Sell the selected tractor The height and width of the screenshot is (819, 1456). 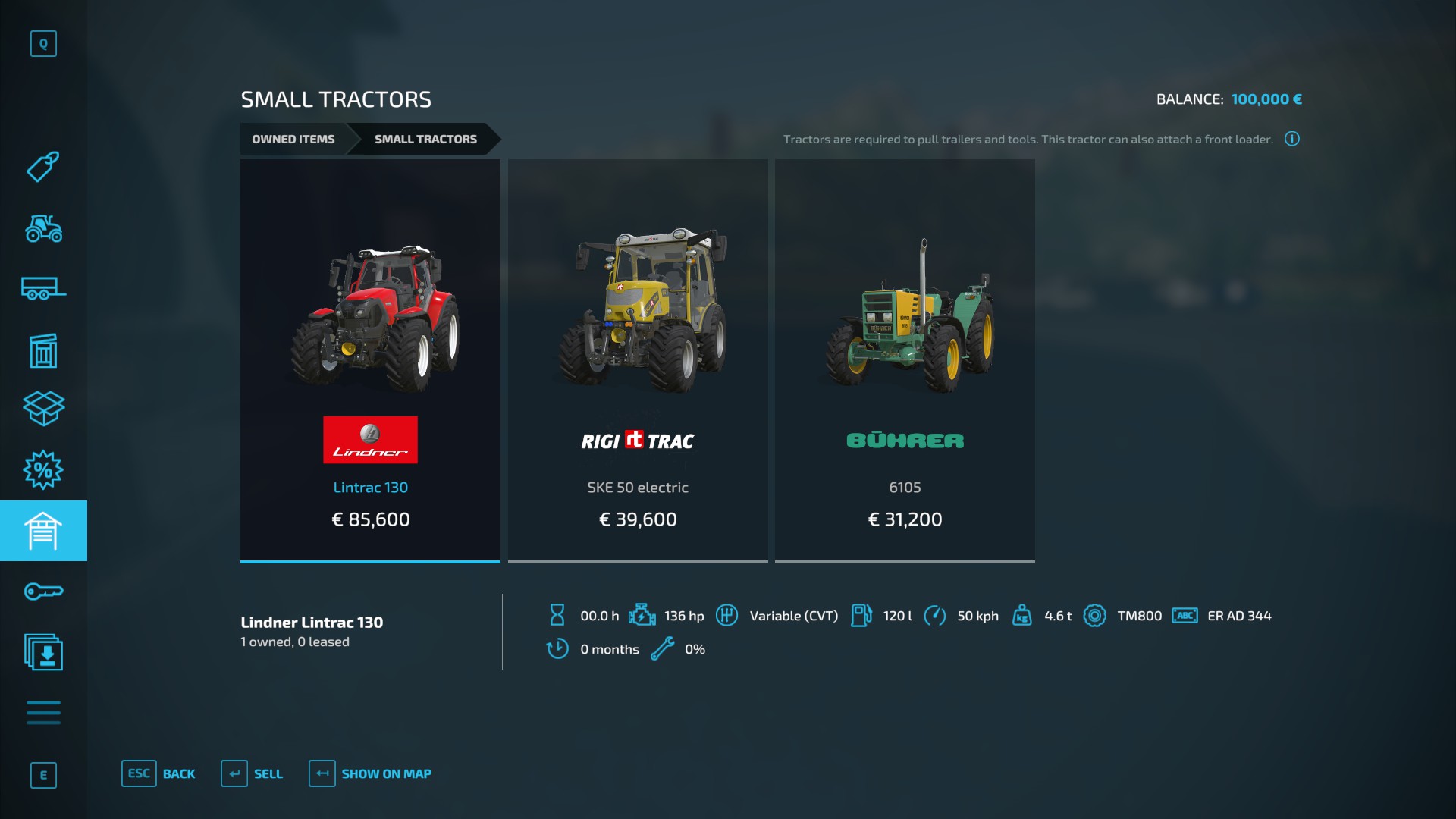point(252,773)
